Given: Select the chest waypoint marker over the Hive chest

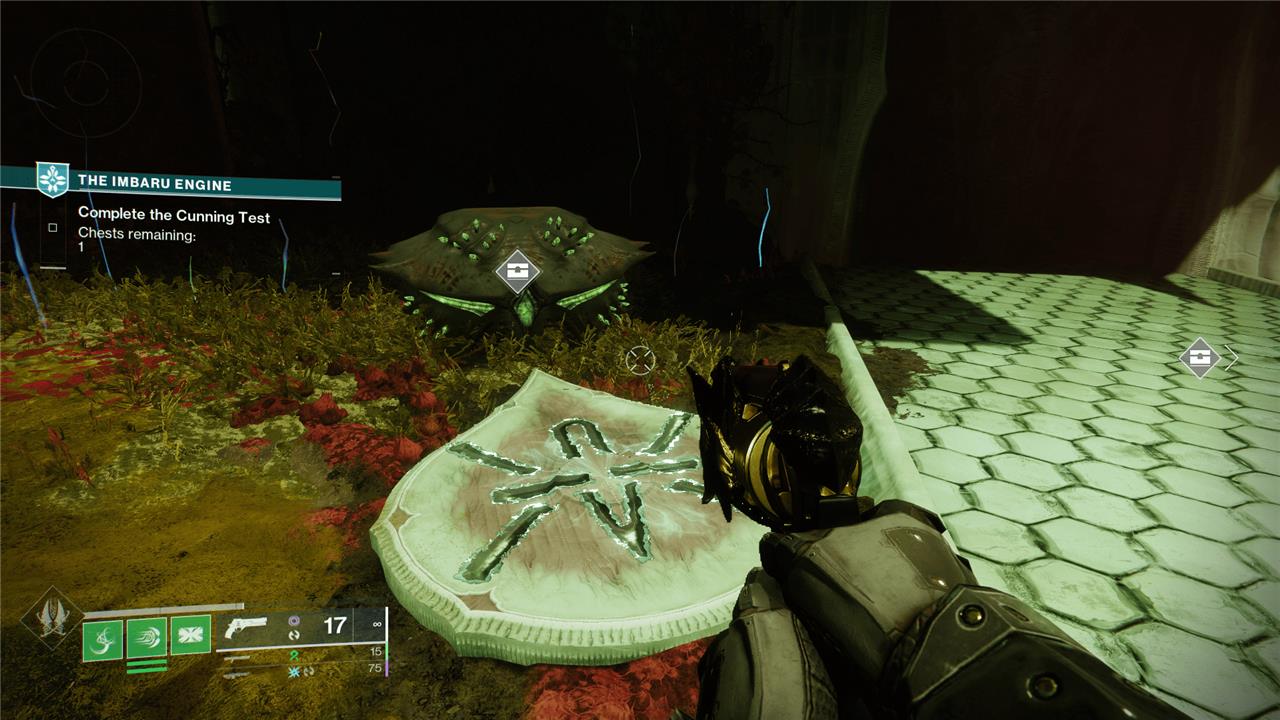Looking at the screenshot, I should [x=517, y=270].
